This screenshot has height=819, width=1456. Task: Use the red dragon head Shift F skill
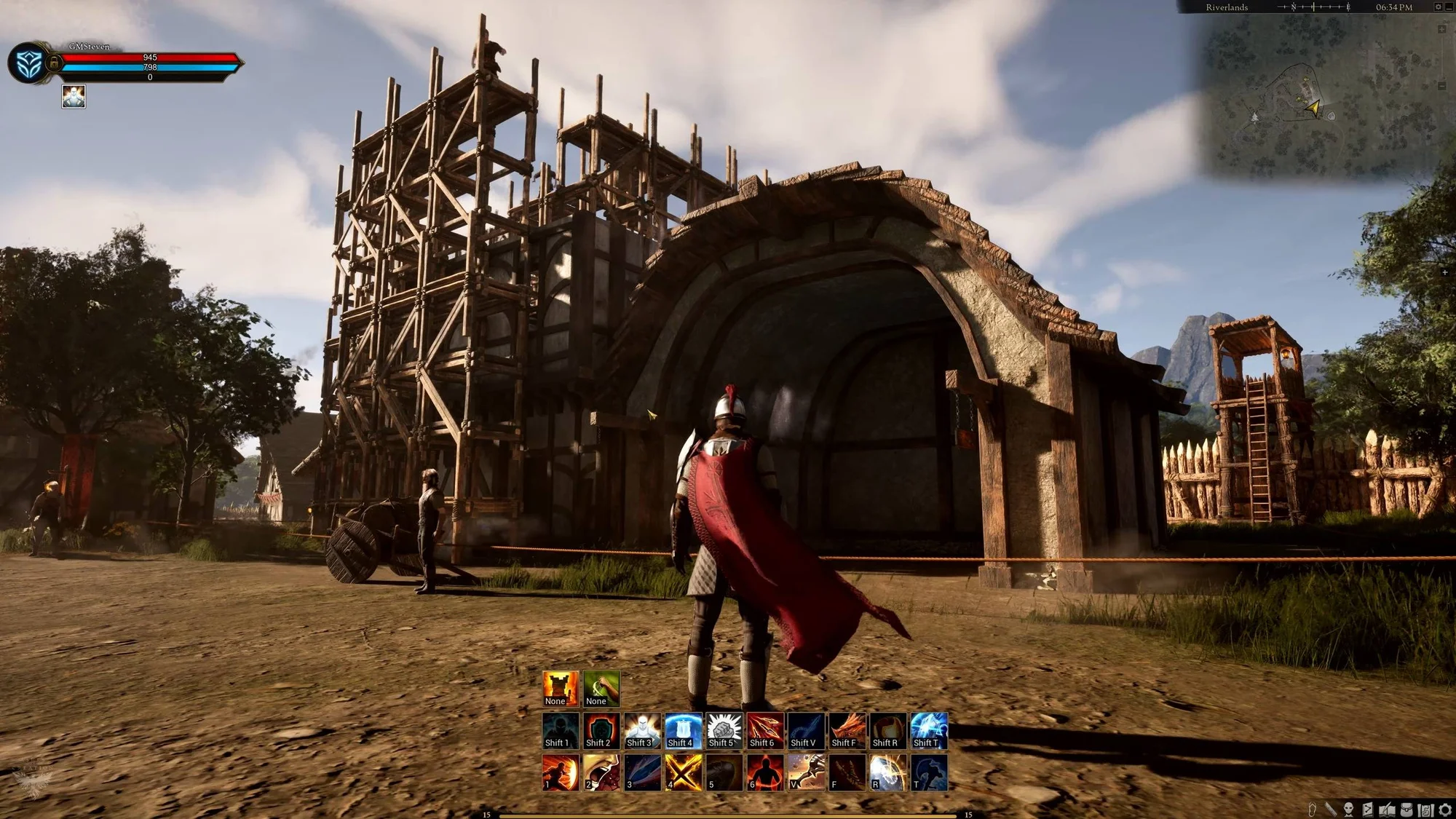click(x=847, y=730)
